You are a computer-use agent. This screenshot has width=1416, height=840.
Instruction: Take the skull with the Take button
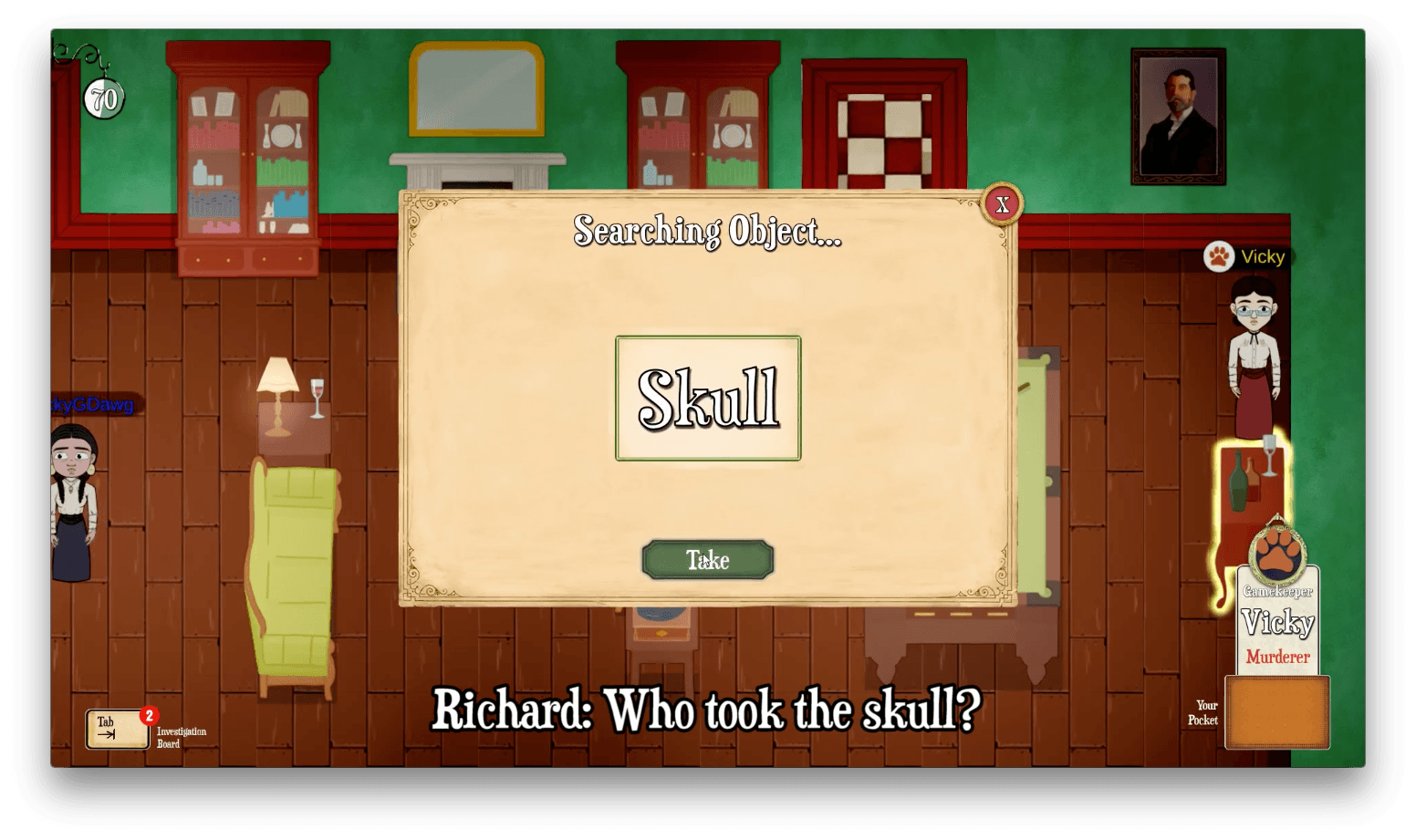coord(708,560)
